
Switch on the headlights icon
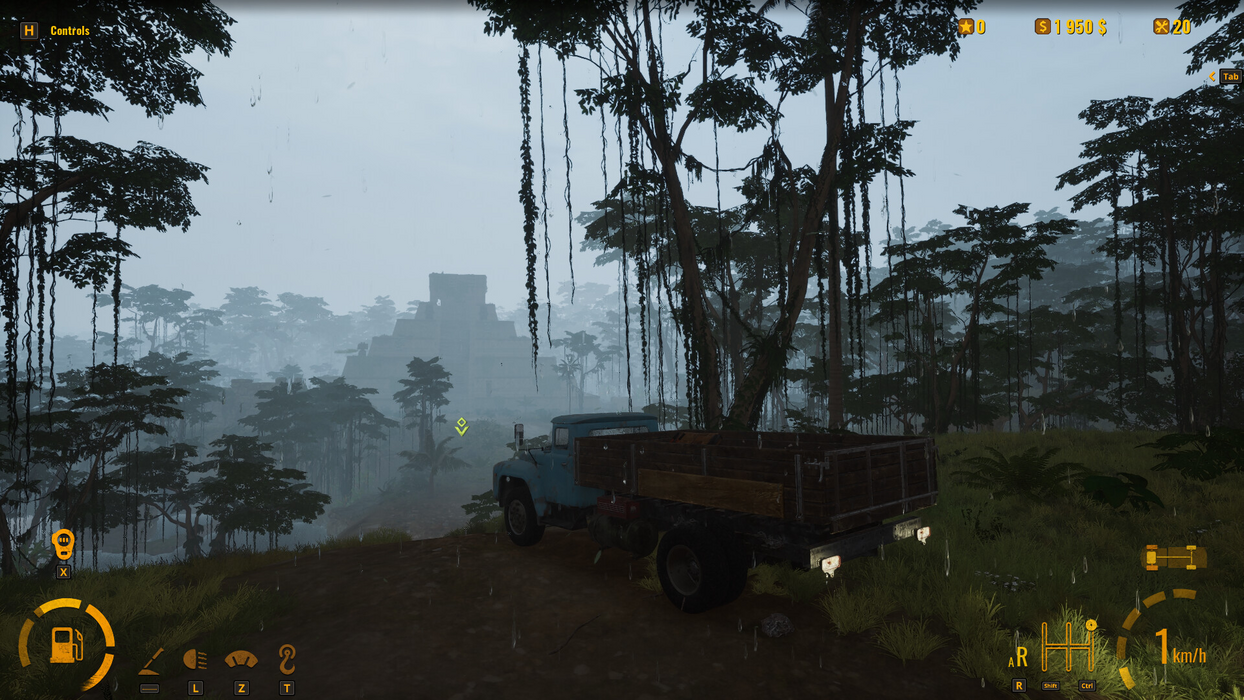click(x=195, y=660)
